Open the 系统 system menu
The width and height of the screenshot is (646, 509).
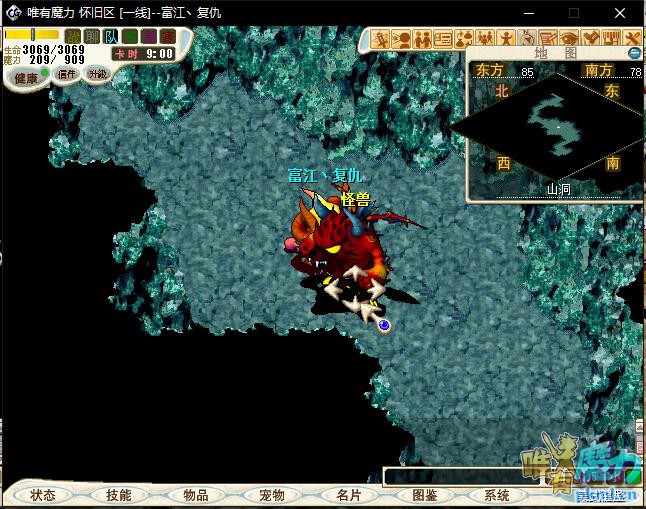(x=497, y=495)
